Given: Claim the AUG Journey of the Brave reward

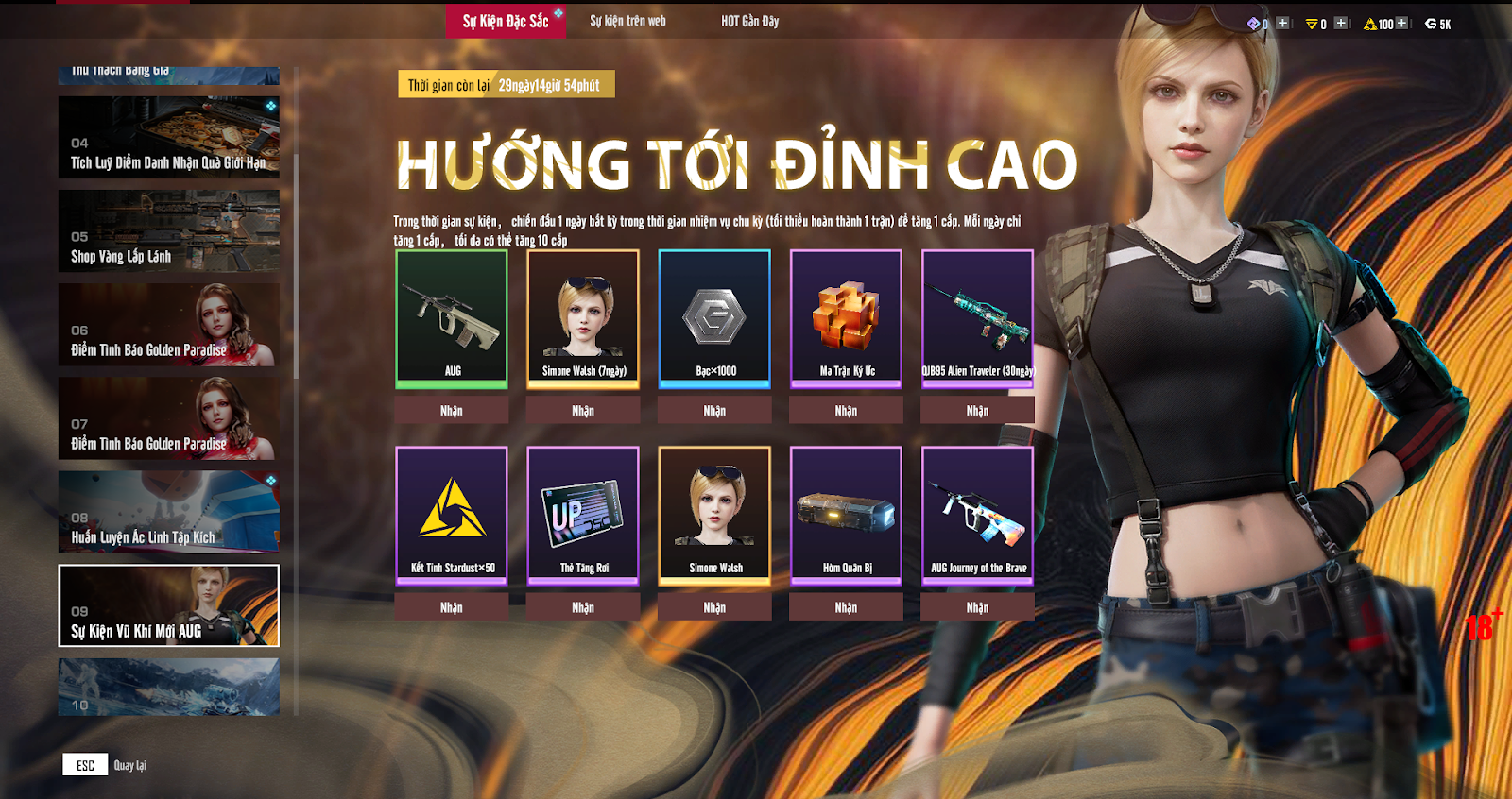Looking at the screenshot, I should point(977,607).
